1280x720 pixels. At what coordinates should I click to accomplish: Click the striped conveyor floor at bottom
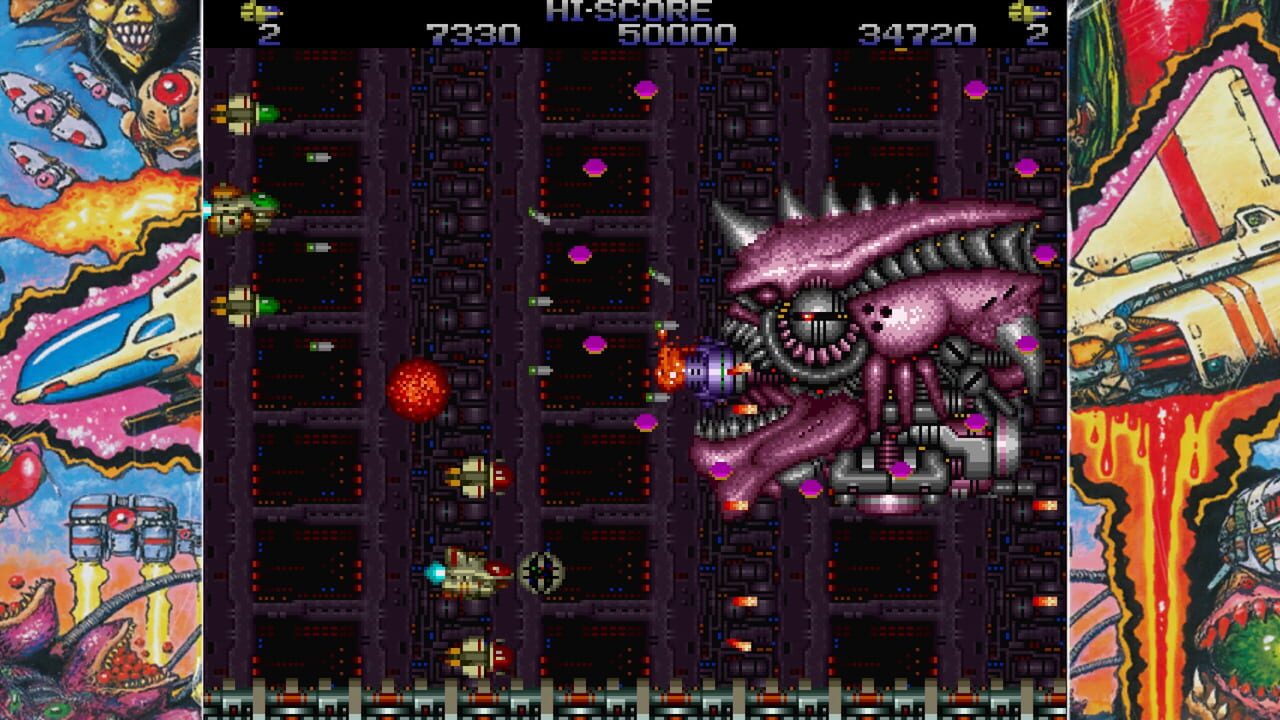[x=640, y=700]
